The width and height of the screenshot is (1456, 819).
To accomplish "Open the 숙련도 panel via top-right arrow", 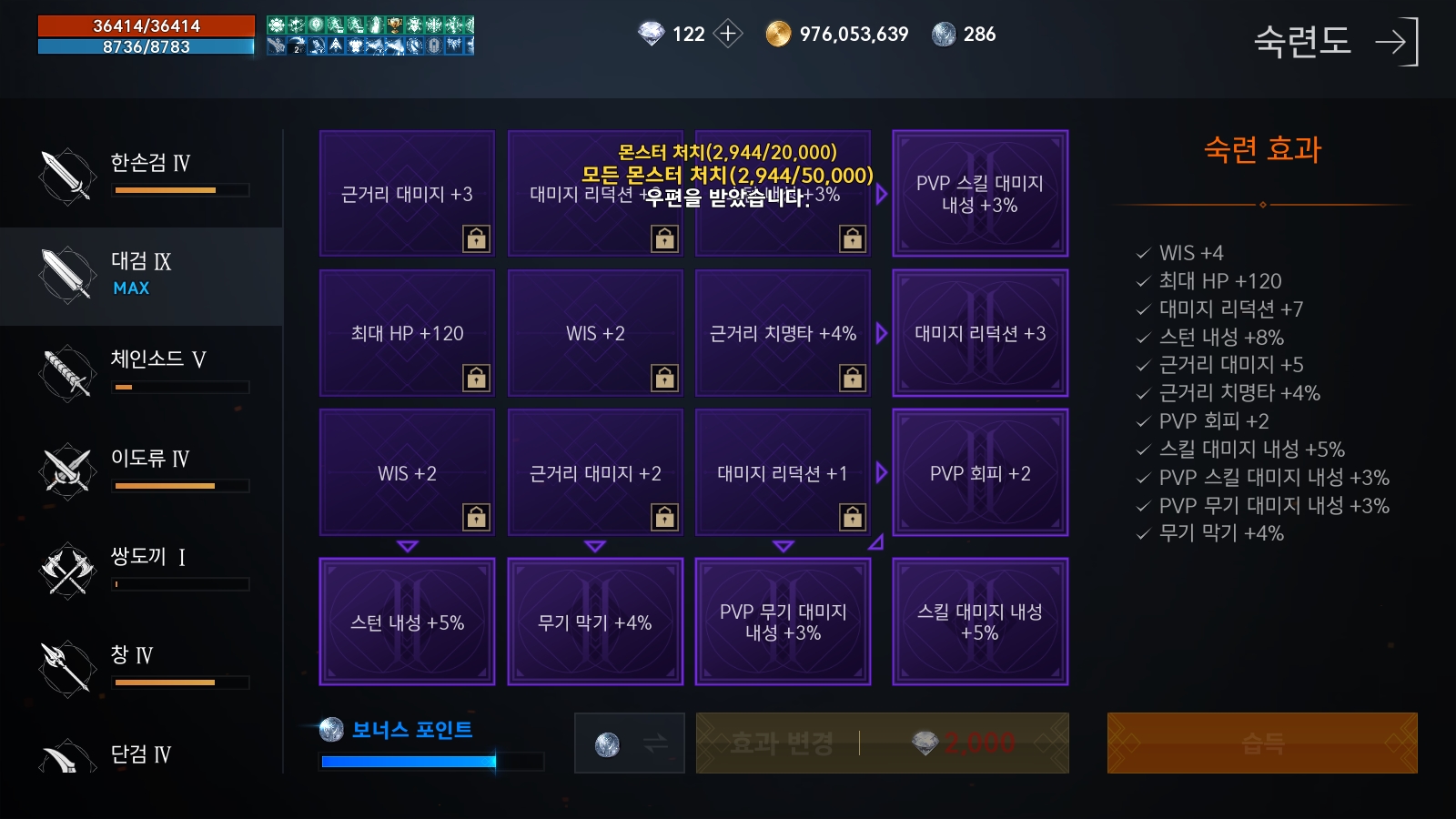I will click(x=1395, y=42).
